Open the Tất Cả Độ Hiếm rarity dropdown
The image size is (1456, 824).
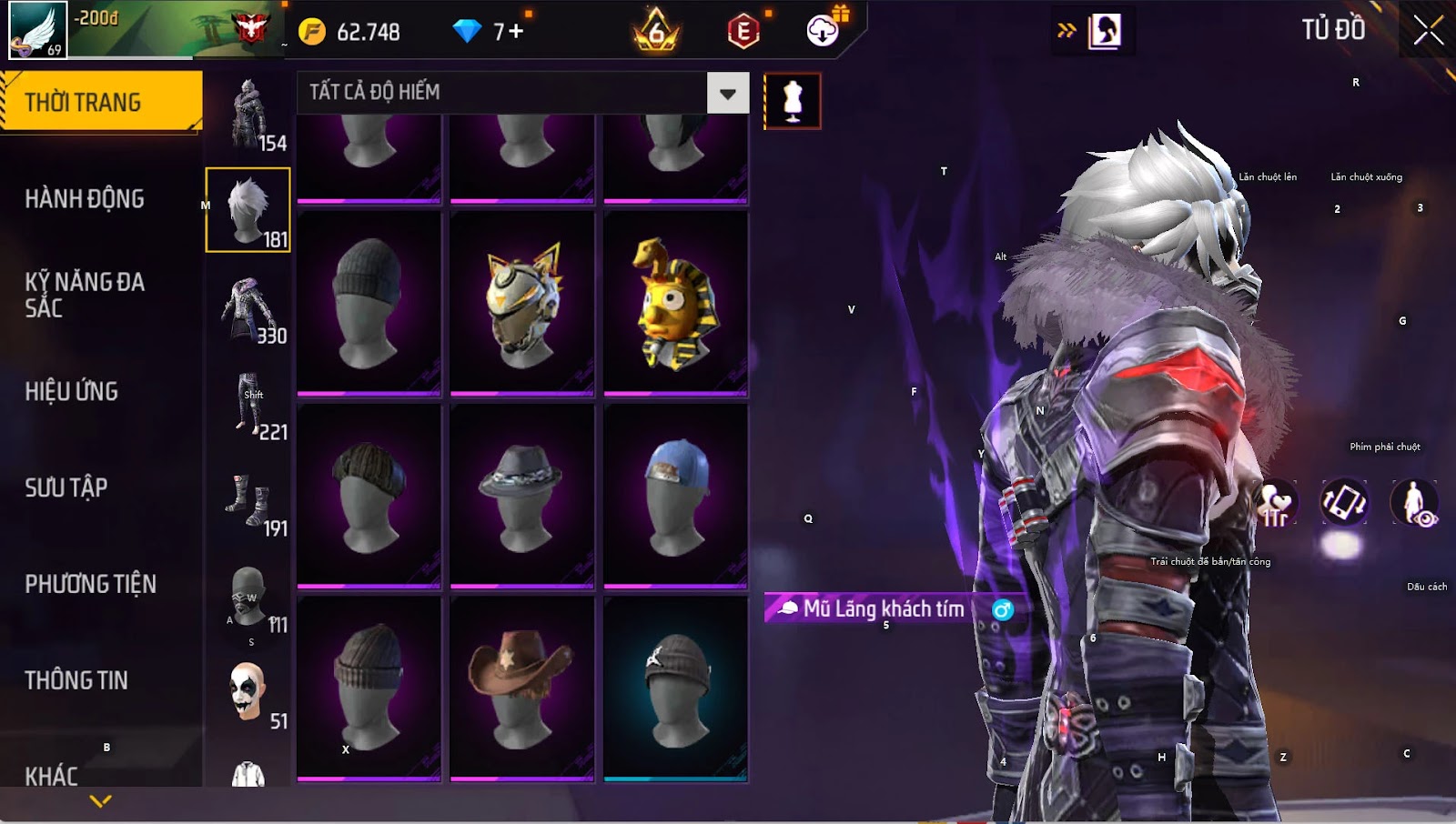coord(727,93)
